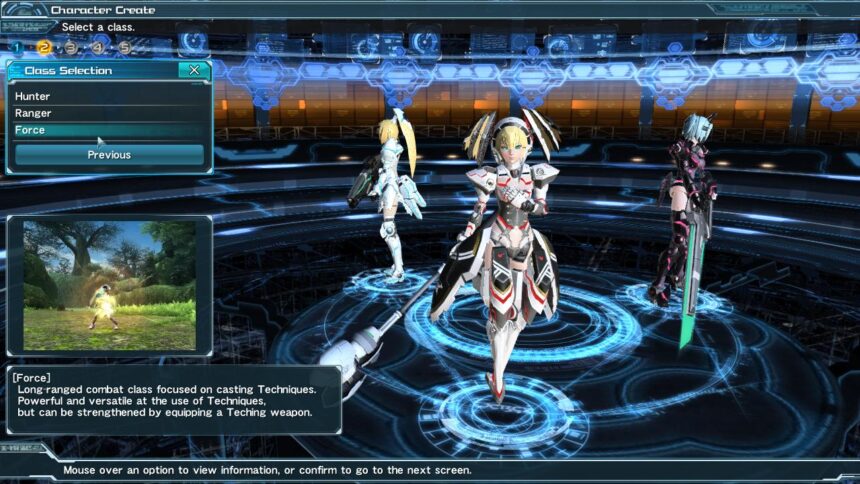The width and height of the screenshot is (860, 484).
Task: Click the Force class preview thumbnail
Action: tap(110, 285)
